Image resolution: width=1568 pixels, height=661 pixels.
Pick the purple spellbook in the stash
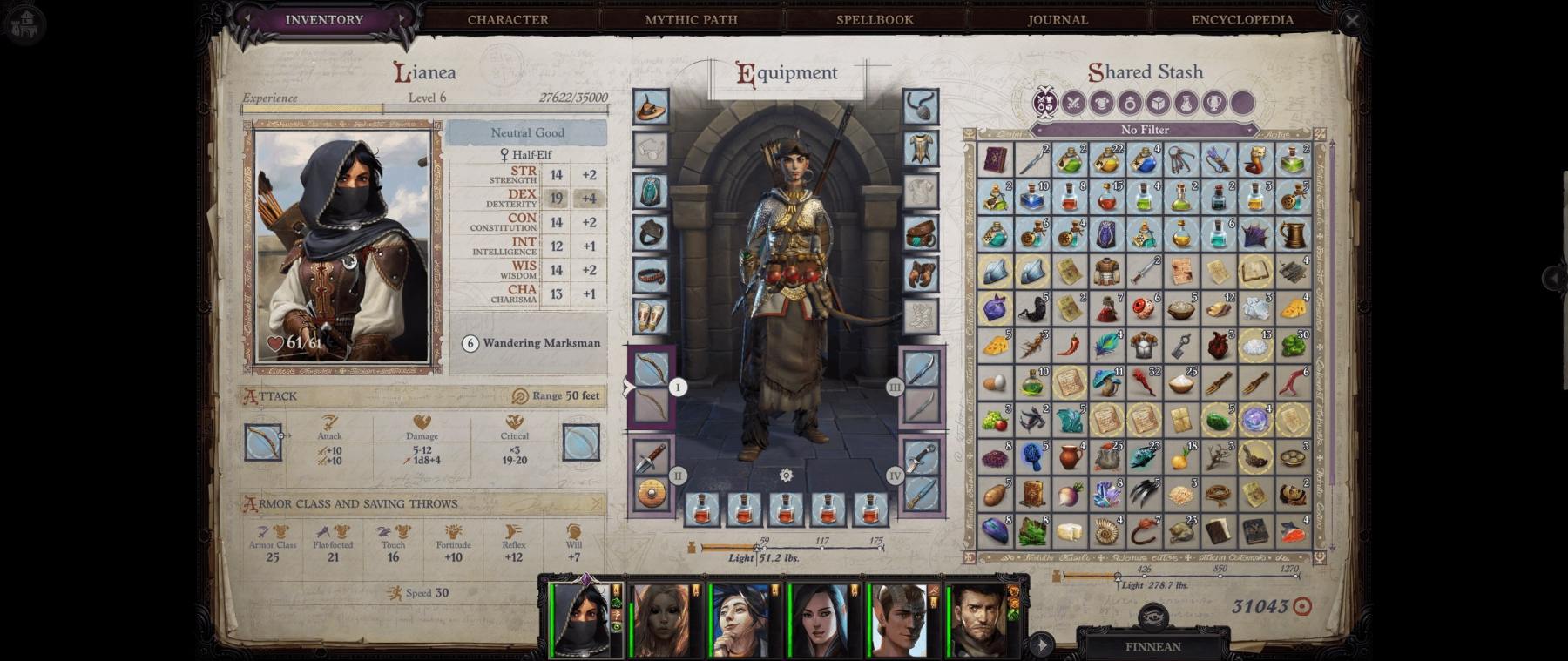pyautogui.click(x=995, y=161)
